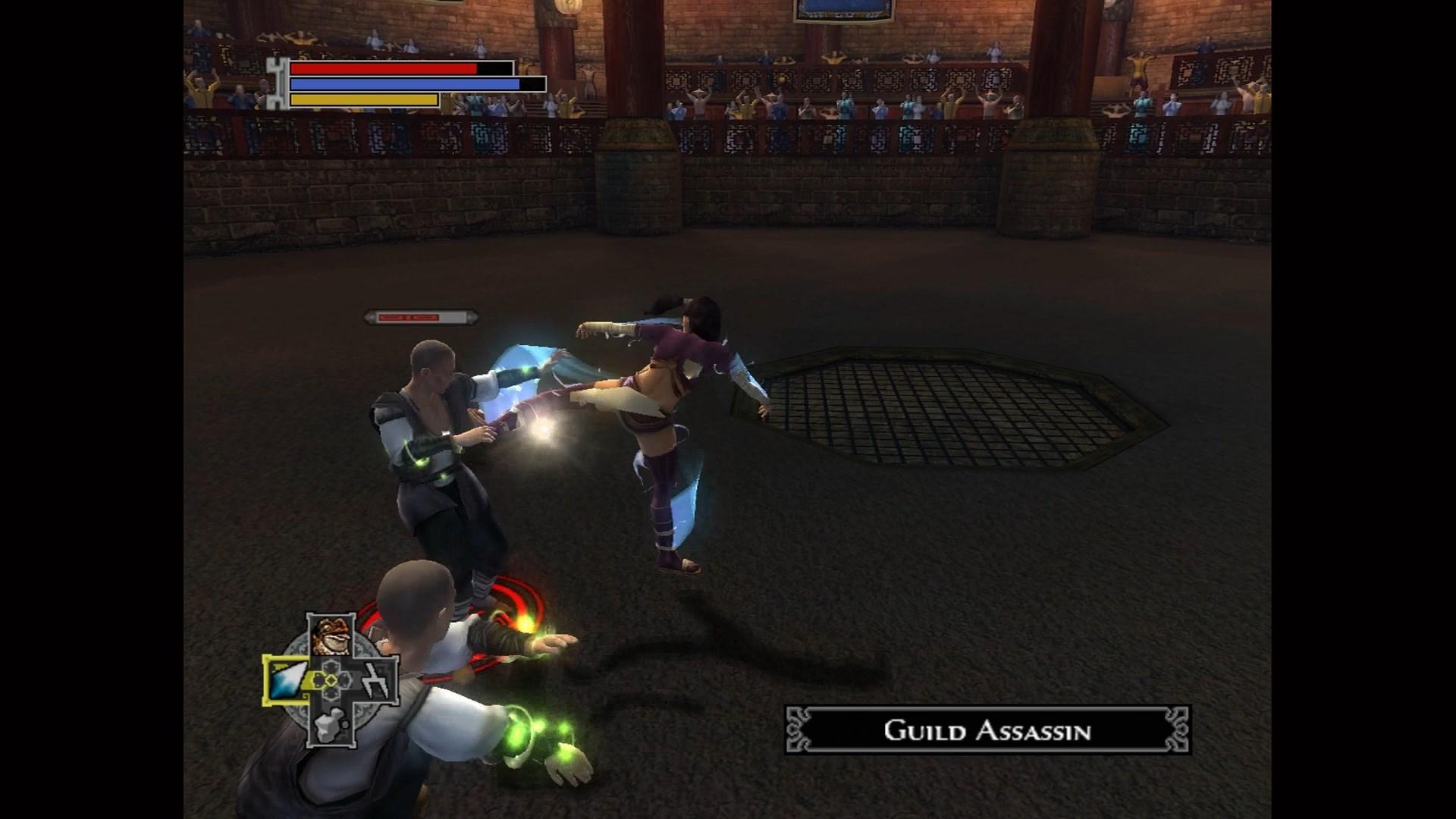1456x819 pixels.
Task: Click the enemy health bar above the assassin
Action: point(422,317)
